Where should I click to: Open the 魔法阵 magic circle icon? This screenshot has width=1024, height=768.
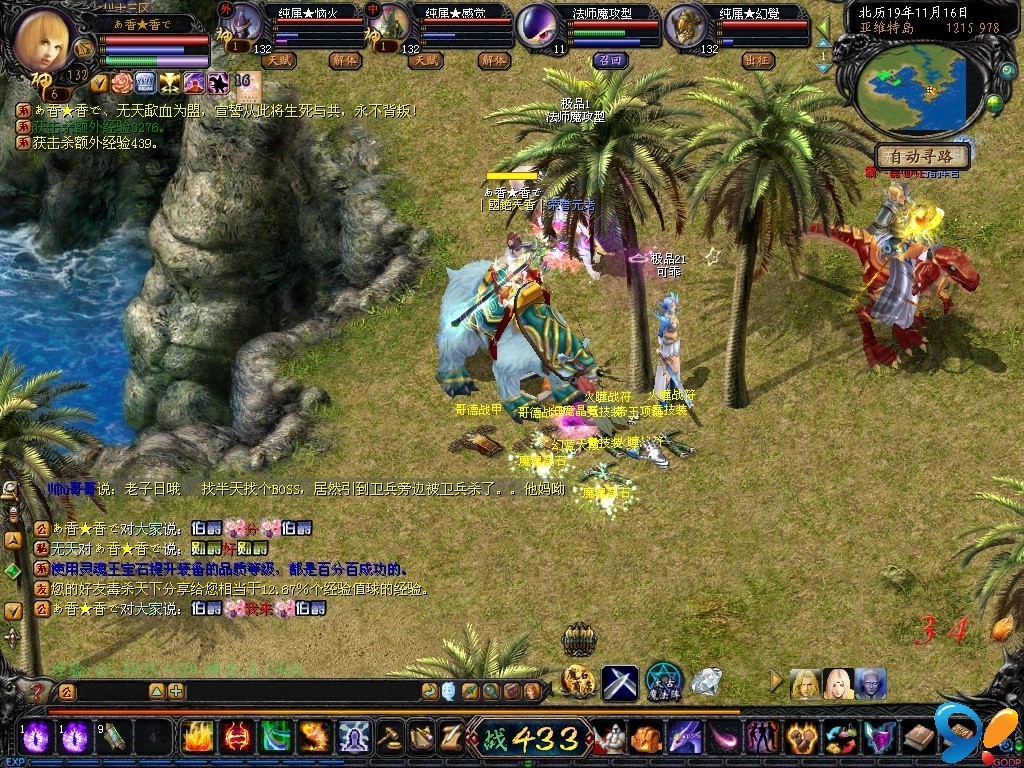point(663,682)
